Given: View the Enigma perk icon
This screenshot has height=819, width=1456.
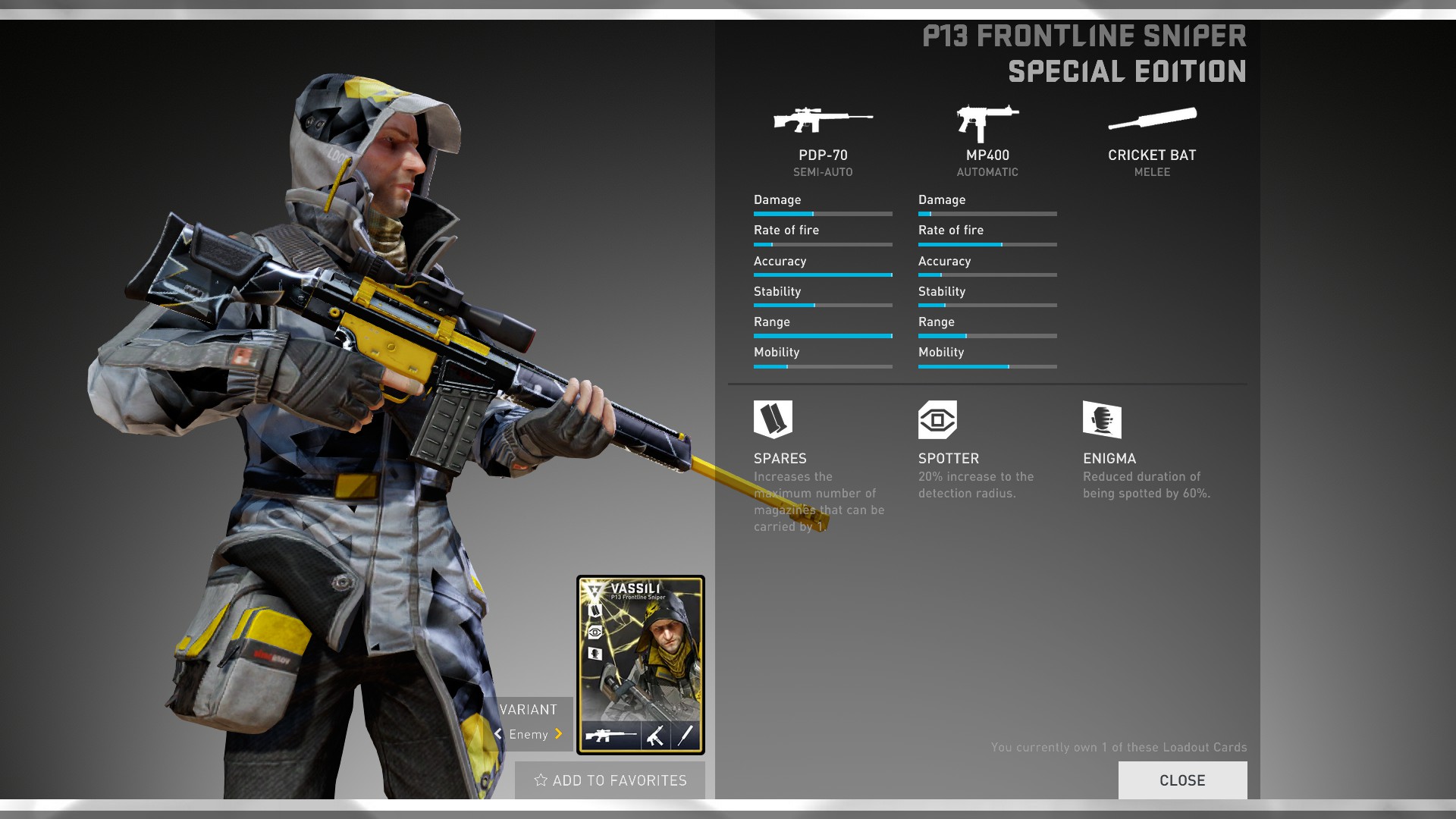Looking at the screenshot, I should tap(1102, 419).
